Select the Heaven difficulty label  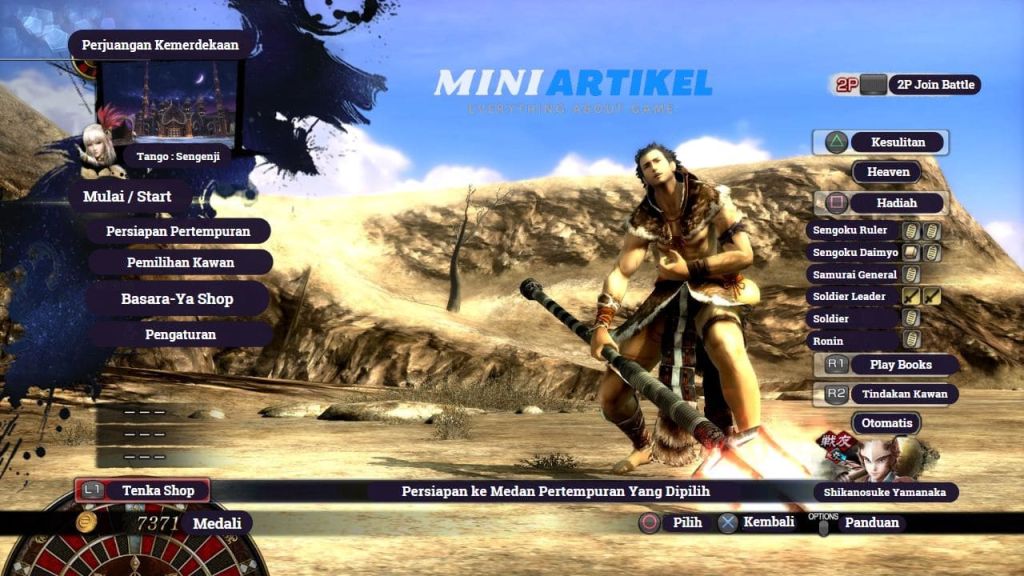(887, 172)
